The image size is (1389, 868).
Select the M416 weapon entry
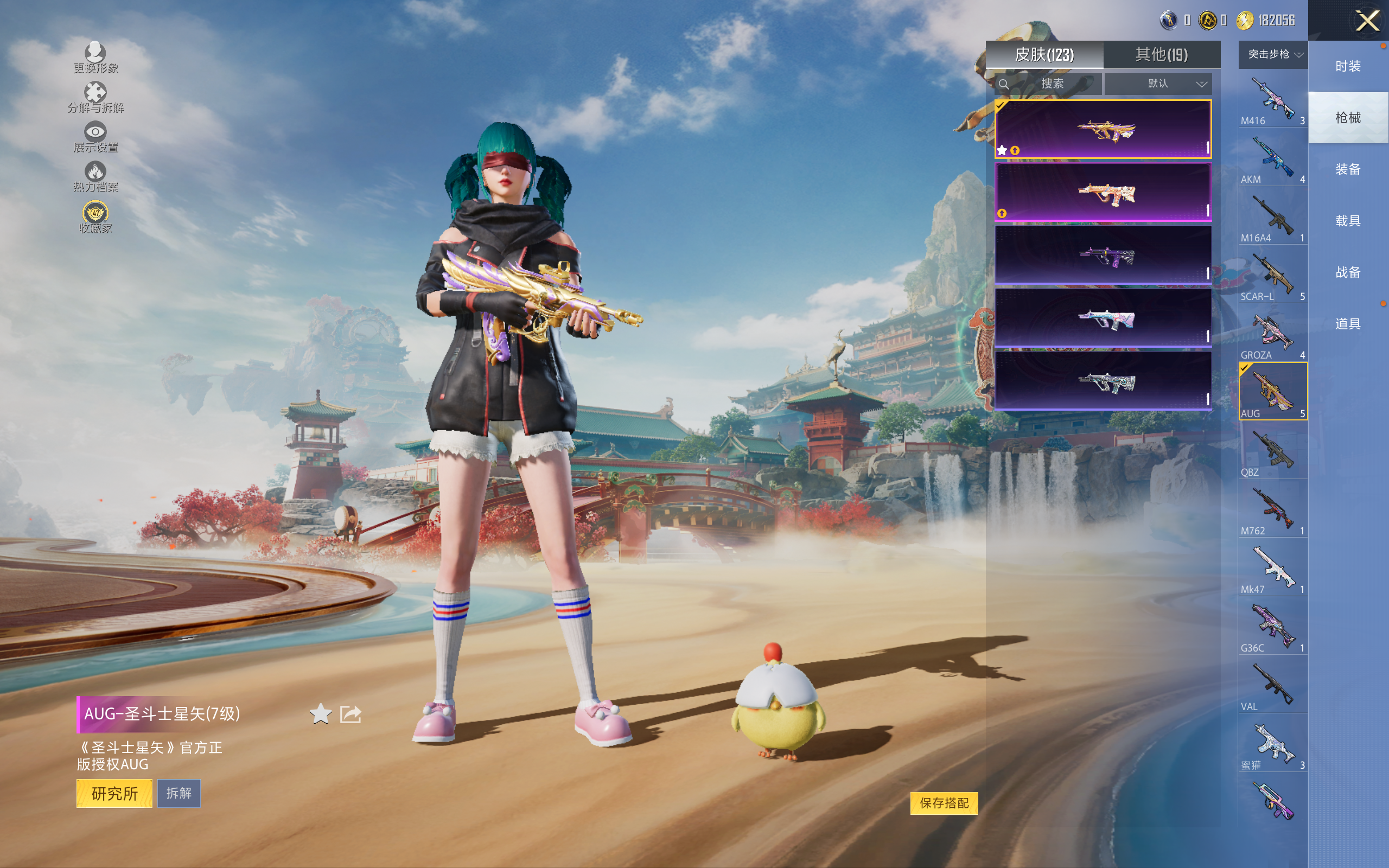pos(1272,100)
